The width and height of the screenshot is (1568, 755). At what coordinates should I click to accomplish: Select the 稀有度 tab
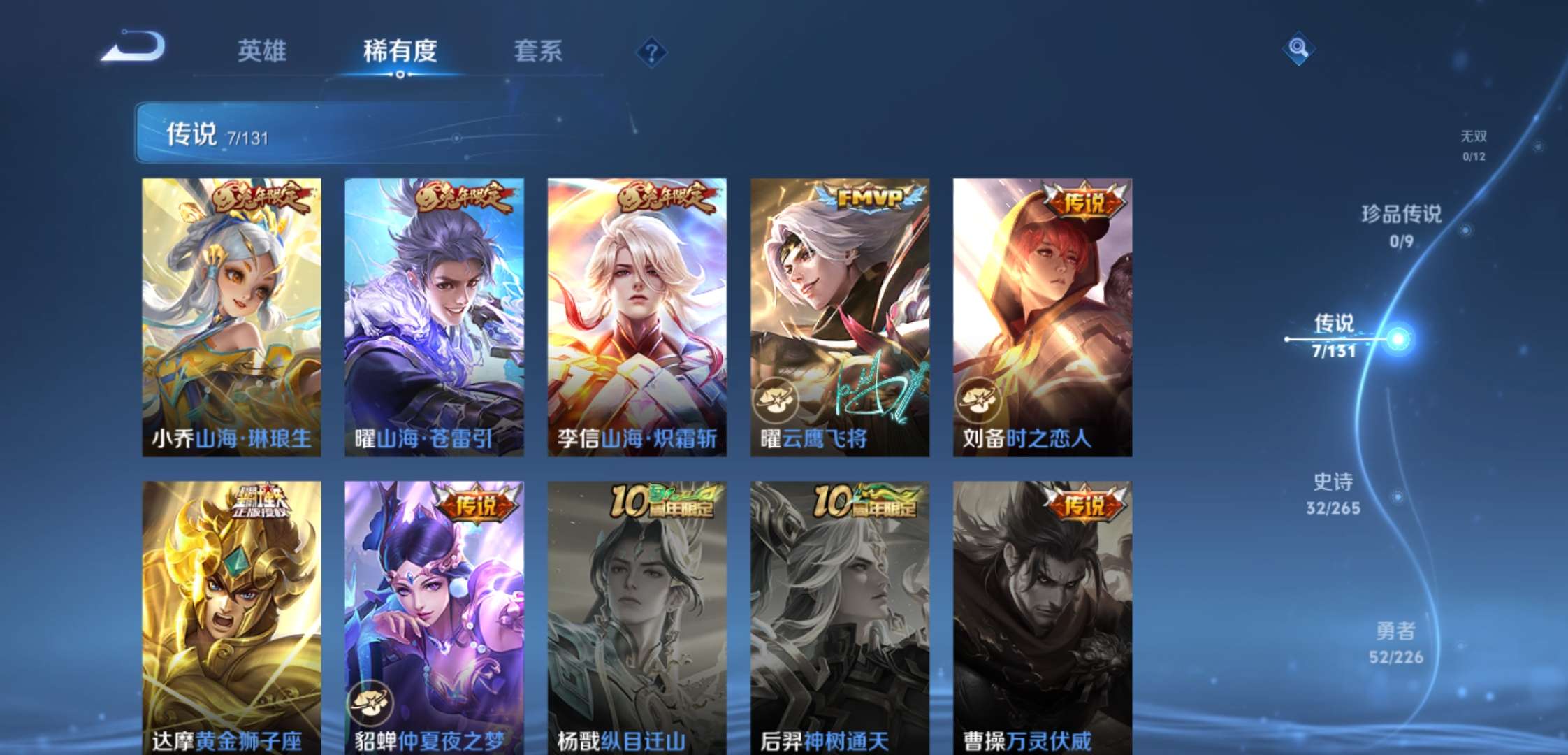point(400,51)
